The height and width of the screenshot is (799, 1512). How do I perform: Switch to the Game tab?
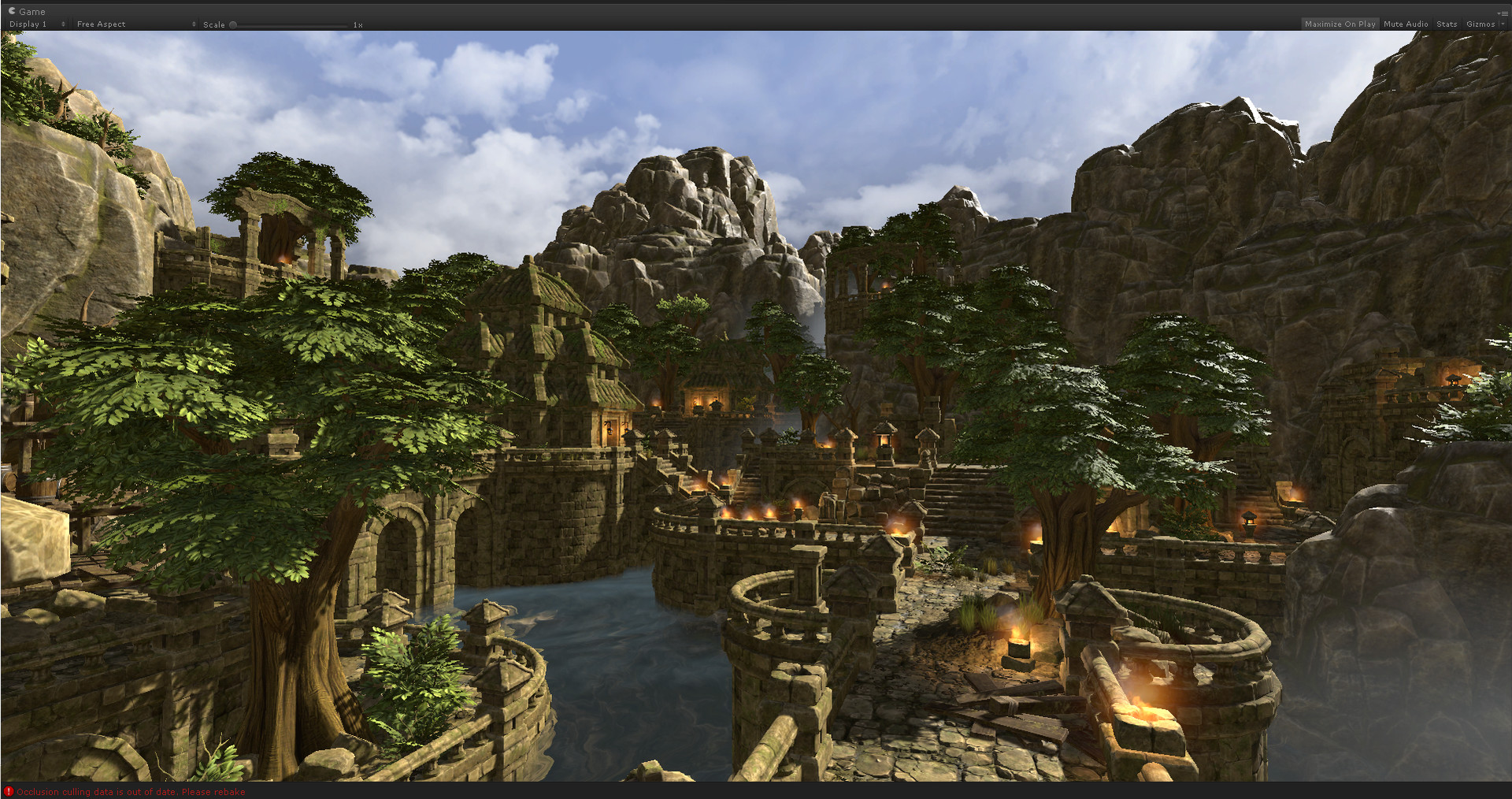coord(26,11)
